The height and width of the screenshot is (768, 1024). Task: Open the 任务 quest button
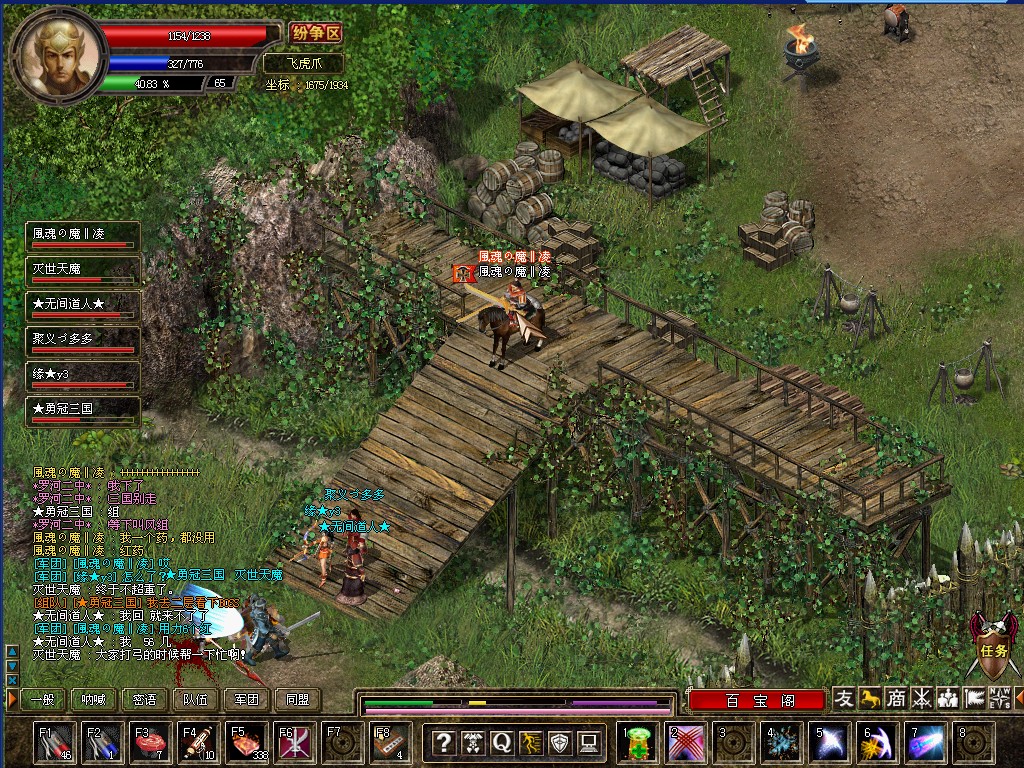click(993, 646)
